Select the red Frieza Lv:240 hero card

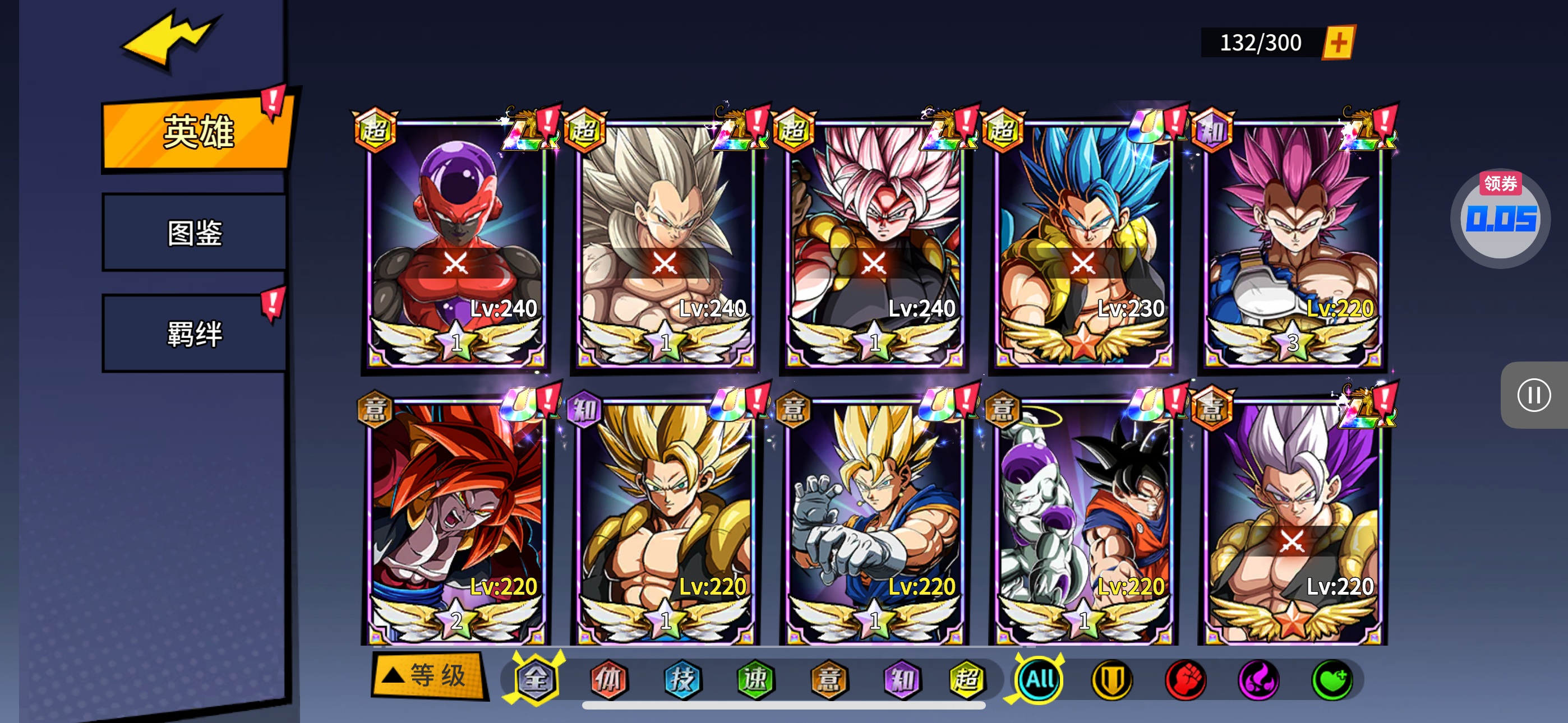click(x=456, y=243)
